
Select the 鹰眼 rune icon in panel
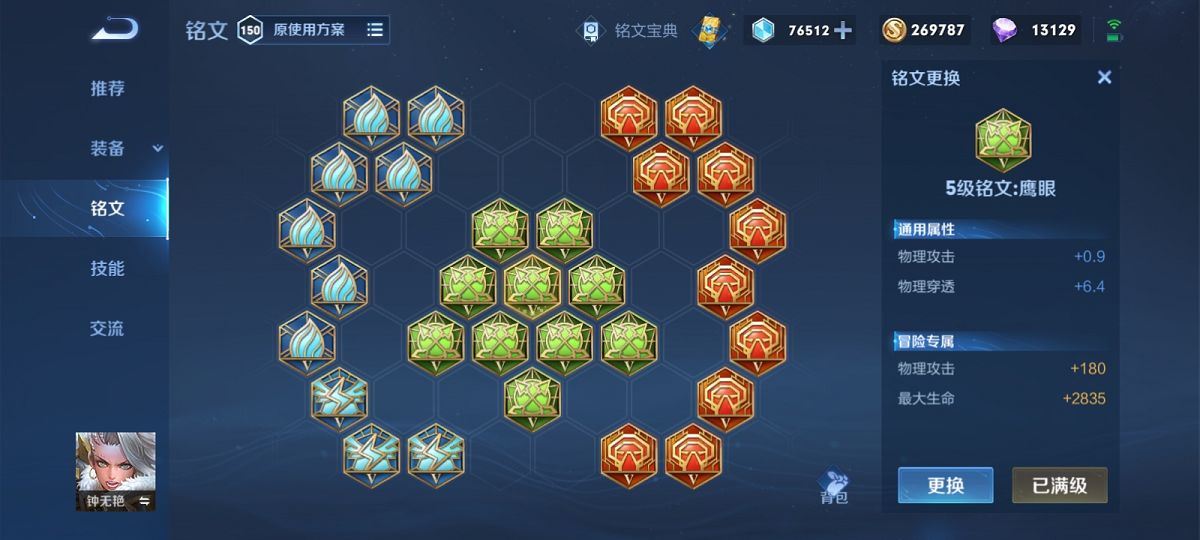(1003, 140)
